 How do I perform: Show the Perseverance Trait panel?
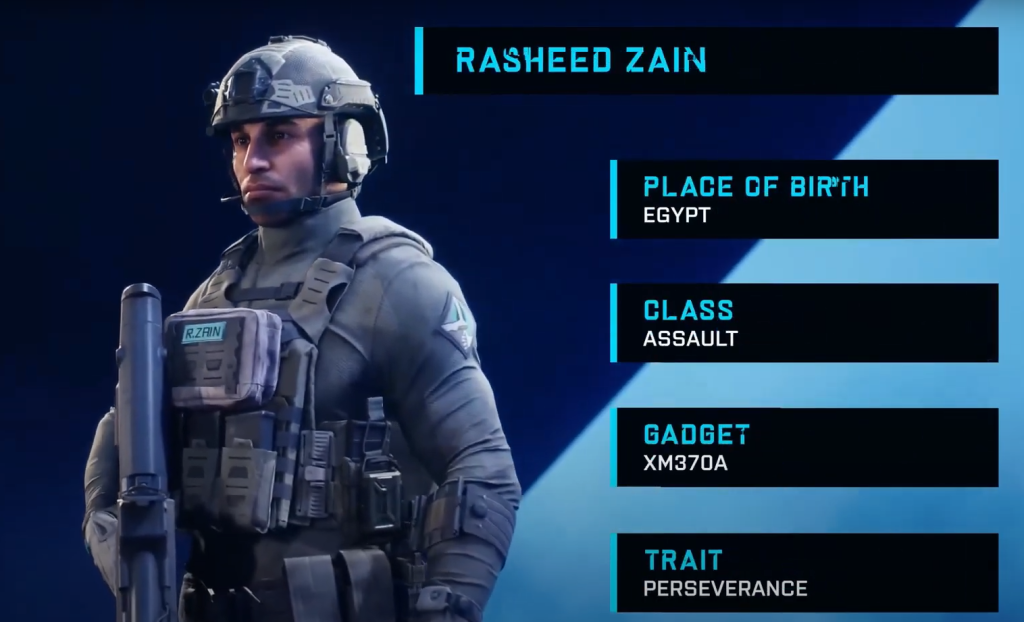[805, 572]
